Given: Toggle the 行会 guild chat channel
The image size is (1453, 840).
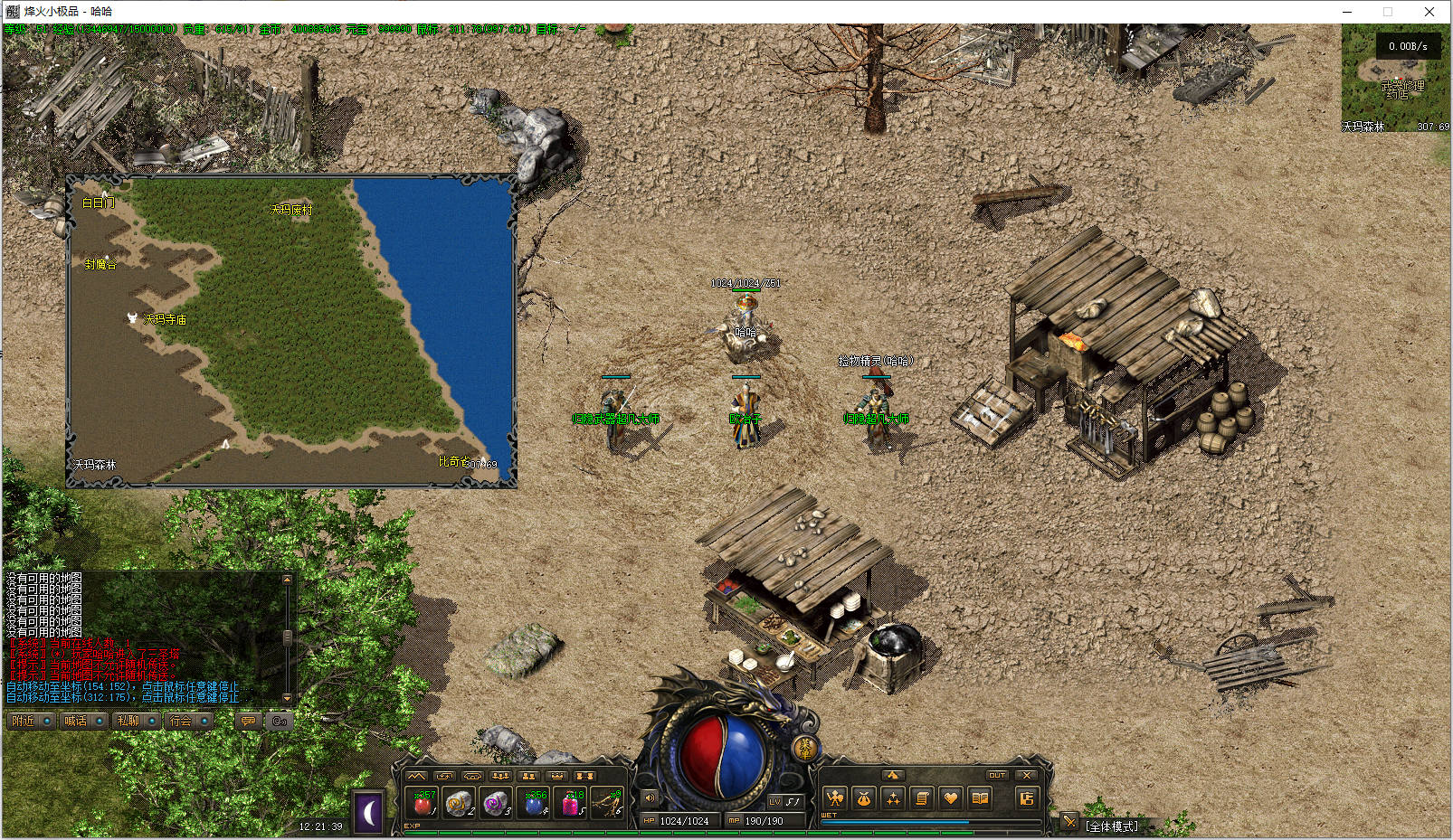Looking at the screenshot, I should click(x=188, y=721).
